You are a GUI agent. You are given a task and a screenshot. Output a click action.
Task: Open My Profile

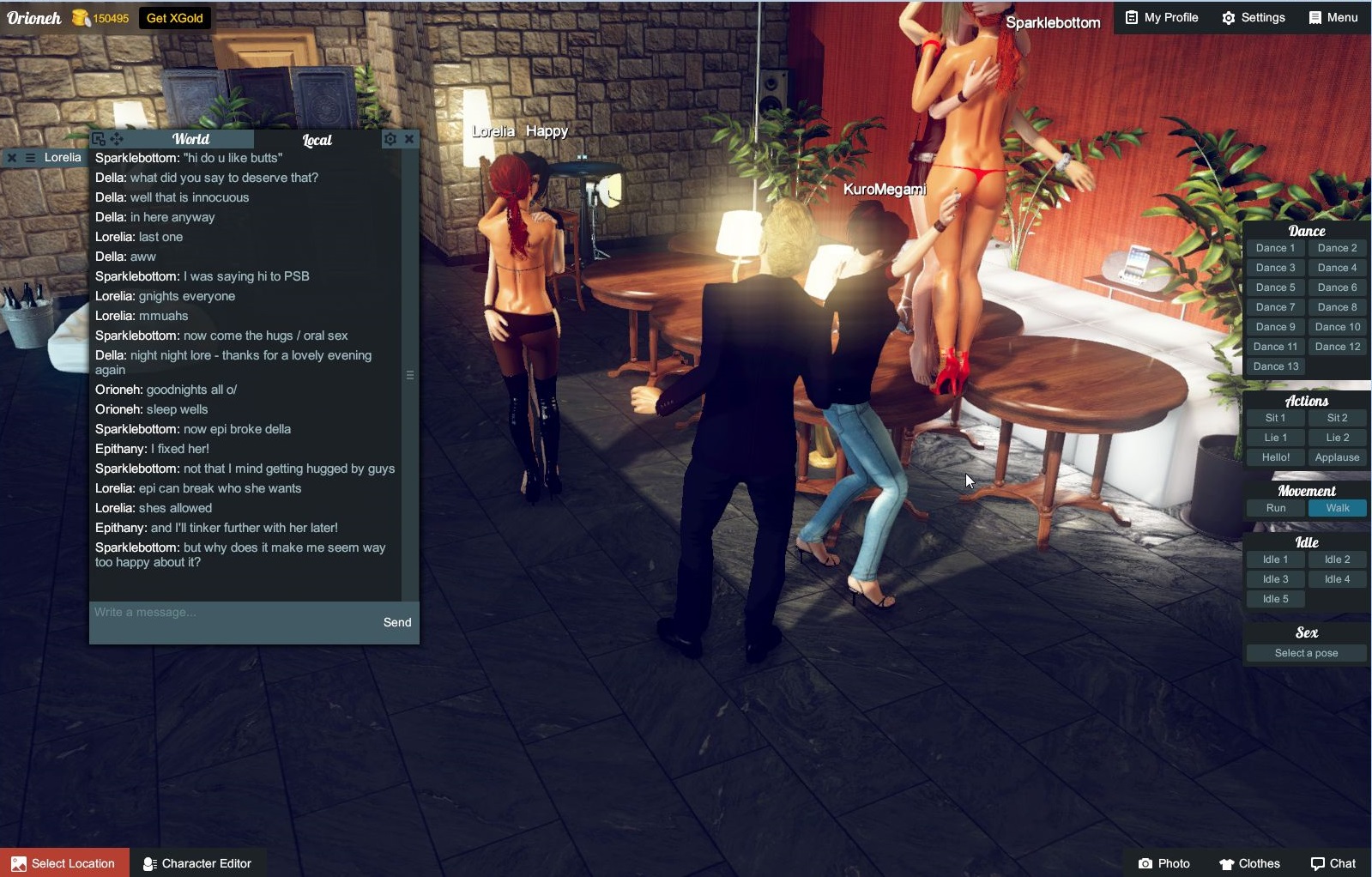point(1161,17)
